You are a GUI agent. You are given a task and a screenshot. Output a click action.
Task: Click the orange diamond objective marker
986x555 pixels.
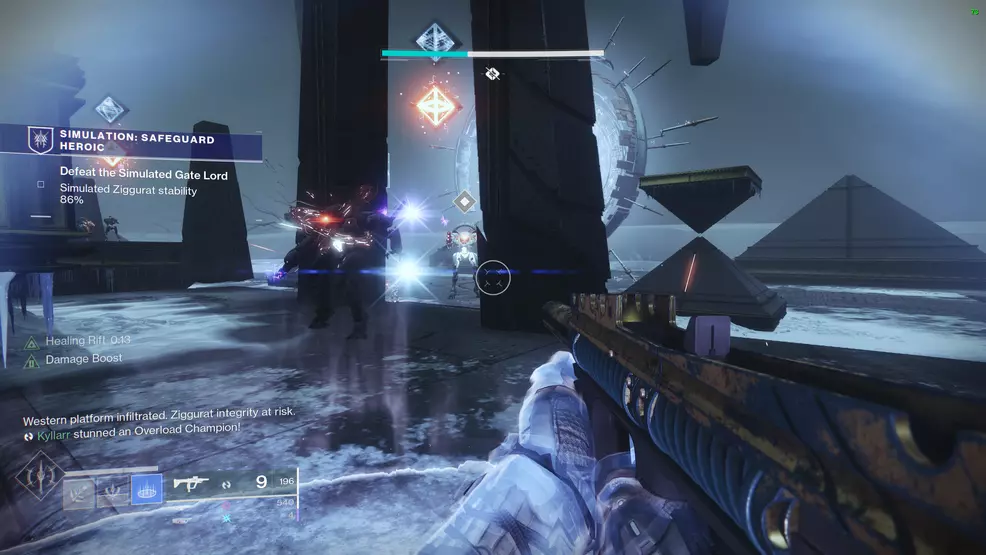(x=436, y=105)
